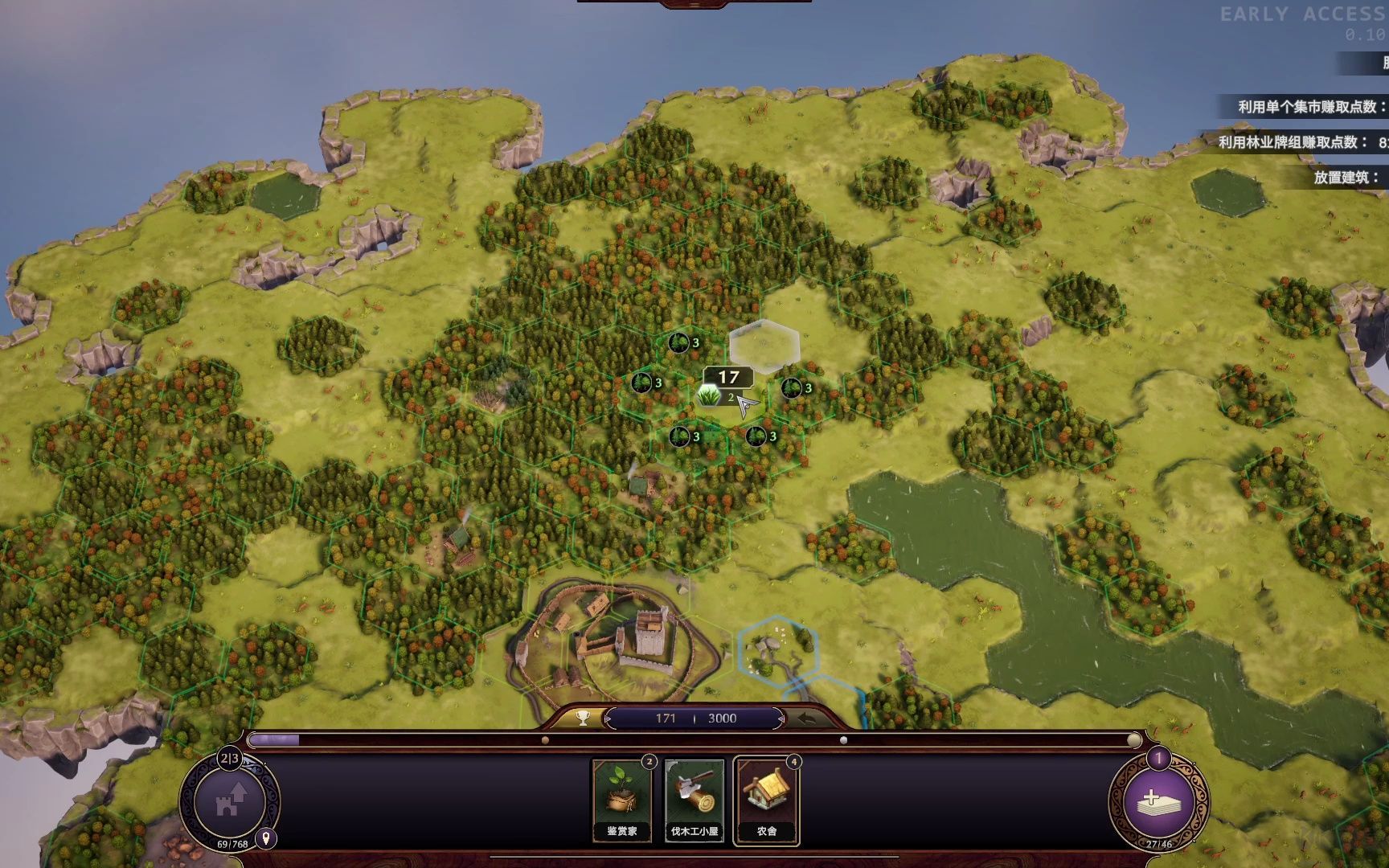This screenshot has height=868, width=1389.
Task: Choose the 农舍 farmhouse card
Action: [767, 800]
